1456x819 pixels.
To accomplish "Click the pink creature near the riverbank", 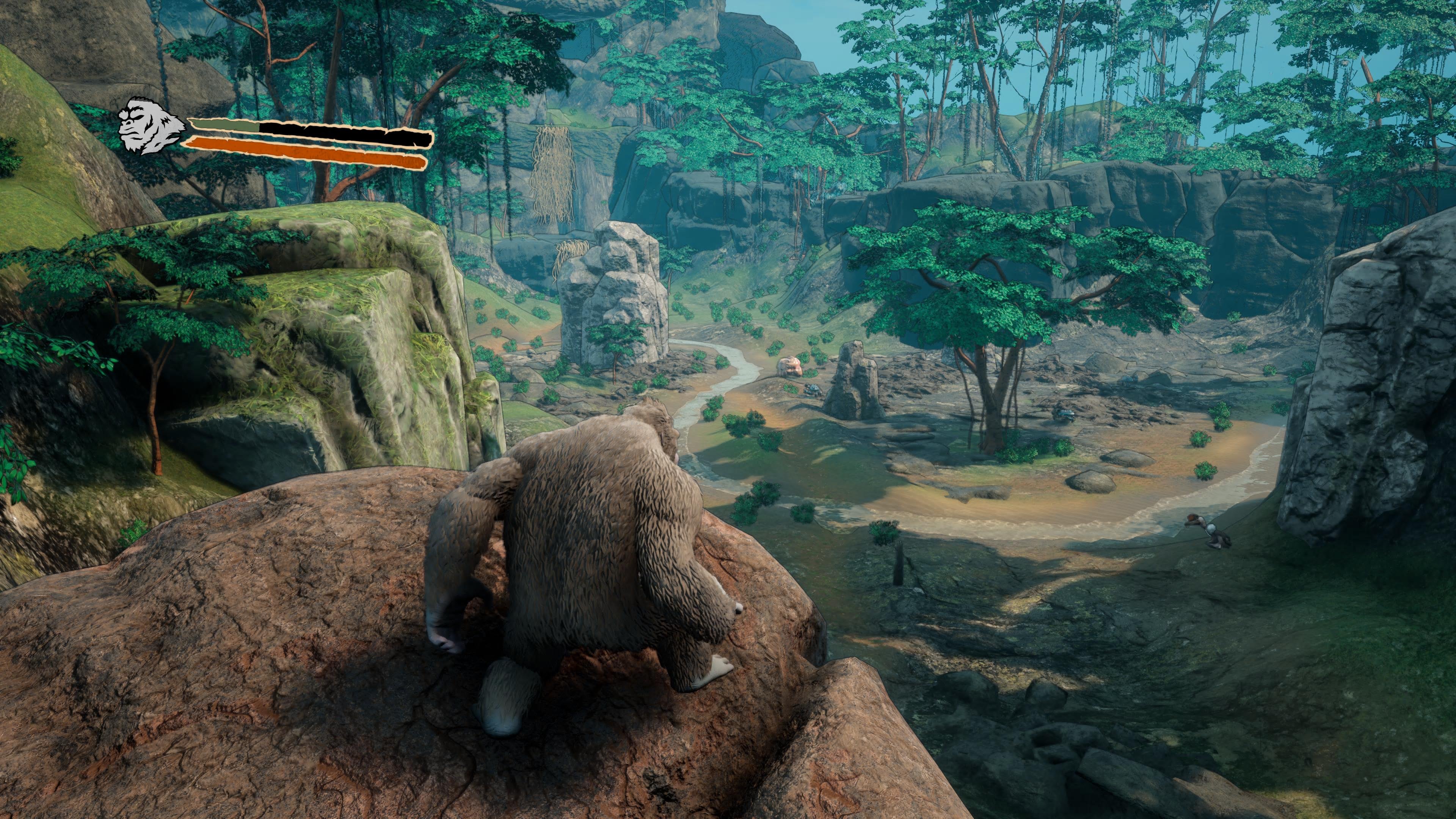I will pos(790,366).
